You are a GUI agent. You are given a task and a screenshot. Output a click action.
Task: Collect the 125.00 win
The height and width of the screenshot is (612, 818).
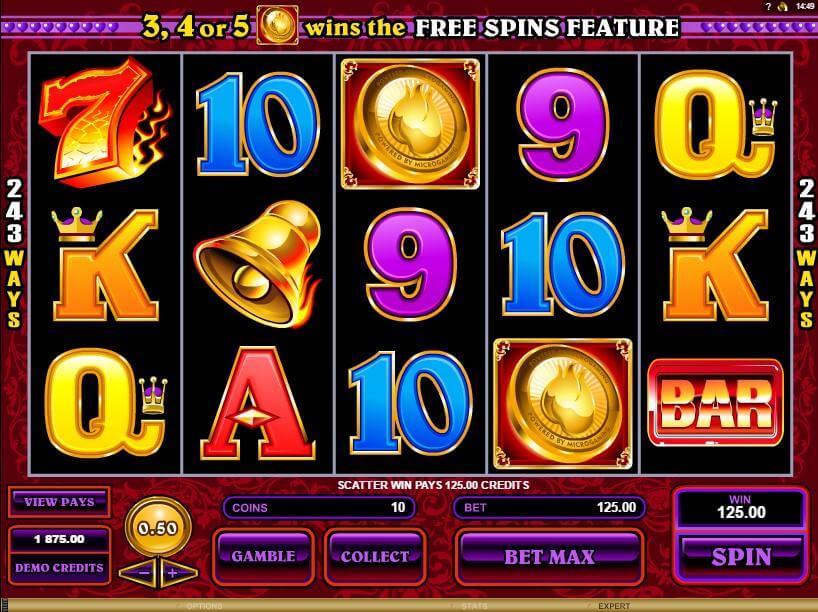(x=375, y=556)
